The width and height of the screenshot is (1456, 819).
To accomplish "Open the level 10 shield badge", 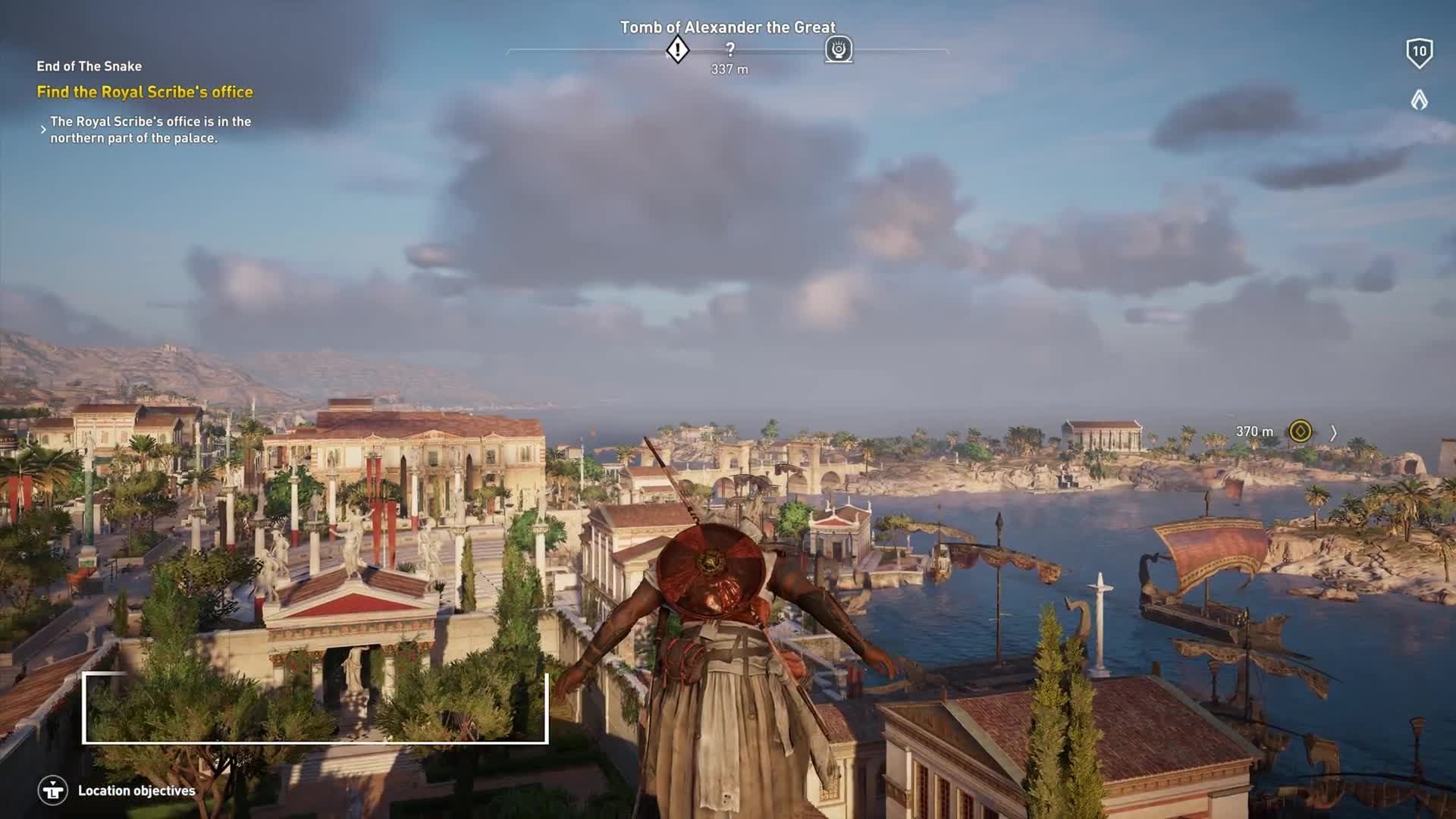I will 1419,53.
